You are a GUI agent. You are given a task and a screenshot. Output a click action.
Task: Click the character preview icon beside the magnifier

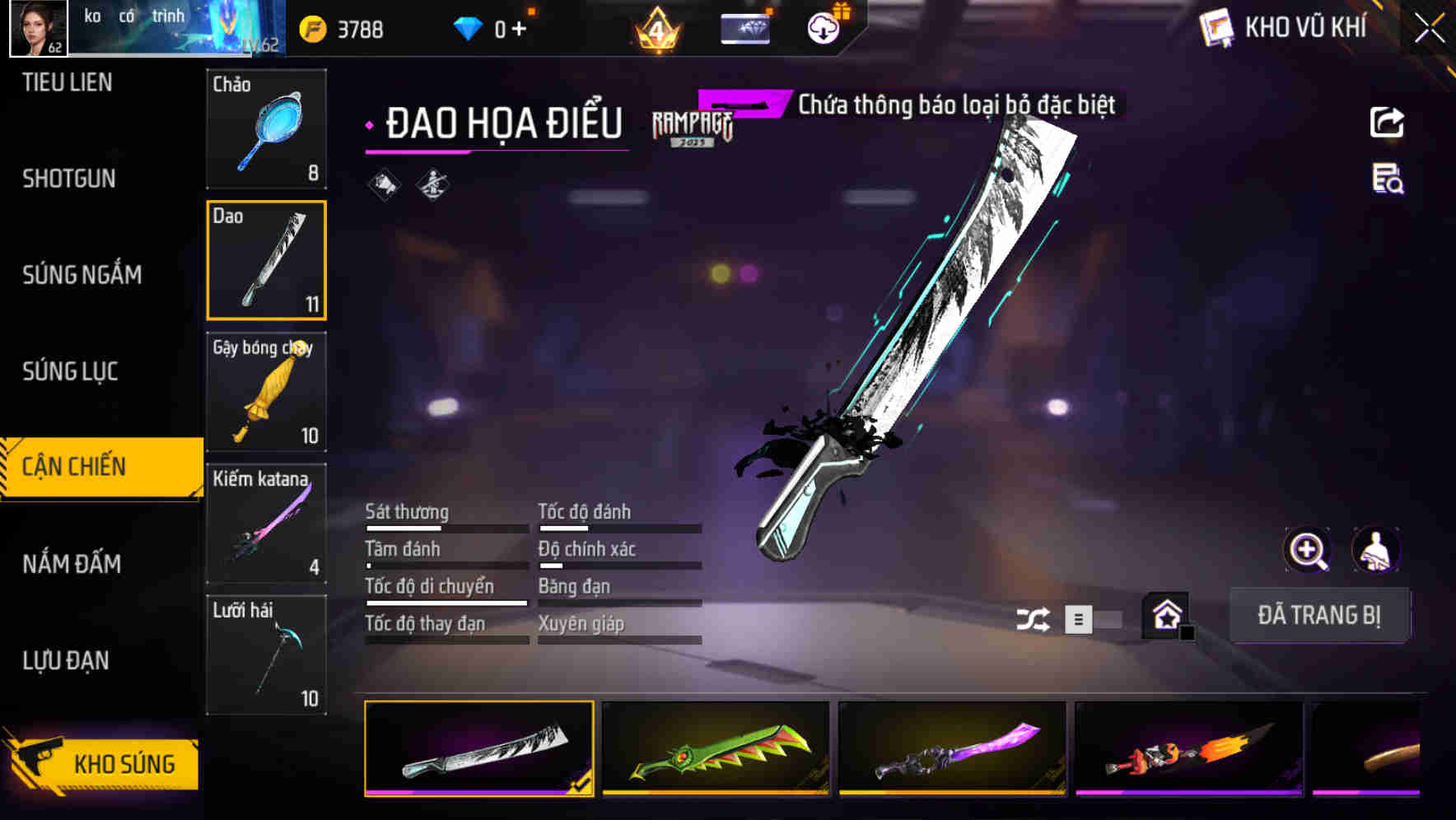(x=1376, y=550)
